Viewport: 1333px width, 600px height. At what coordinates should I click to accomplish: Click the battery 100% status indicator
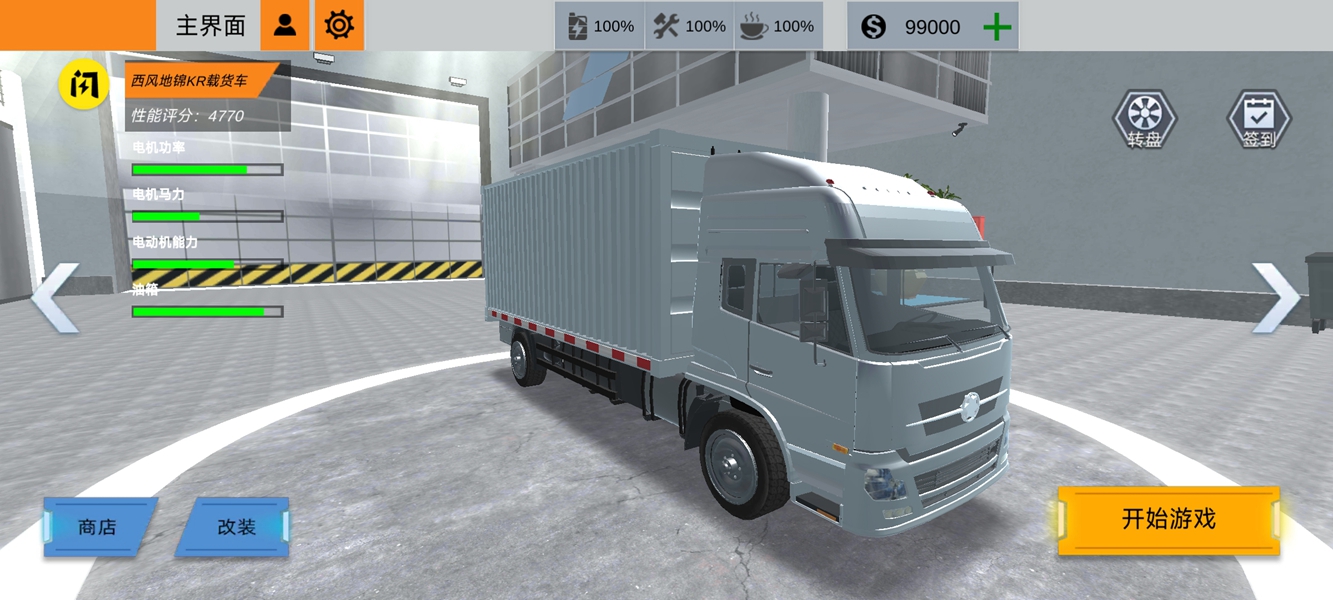click(x=600, y=26)
